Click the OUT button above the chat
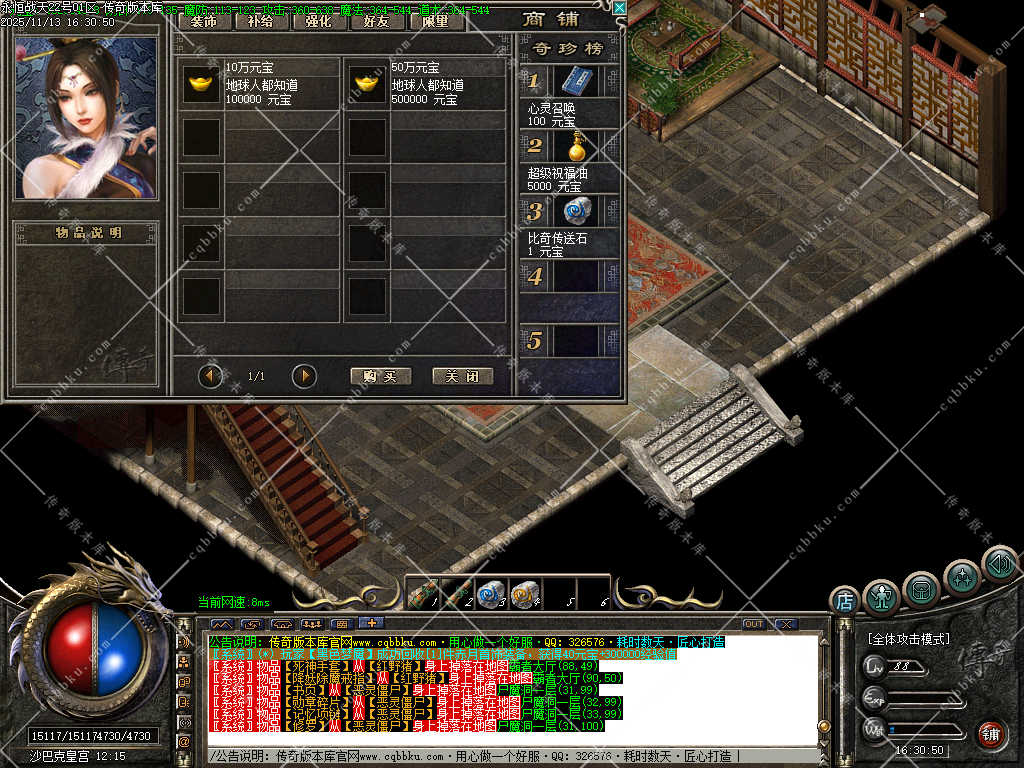The width and height of the screenshot is (1024, 768). click(753, 624)
